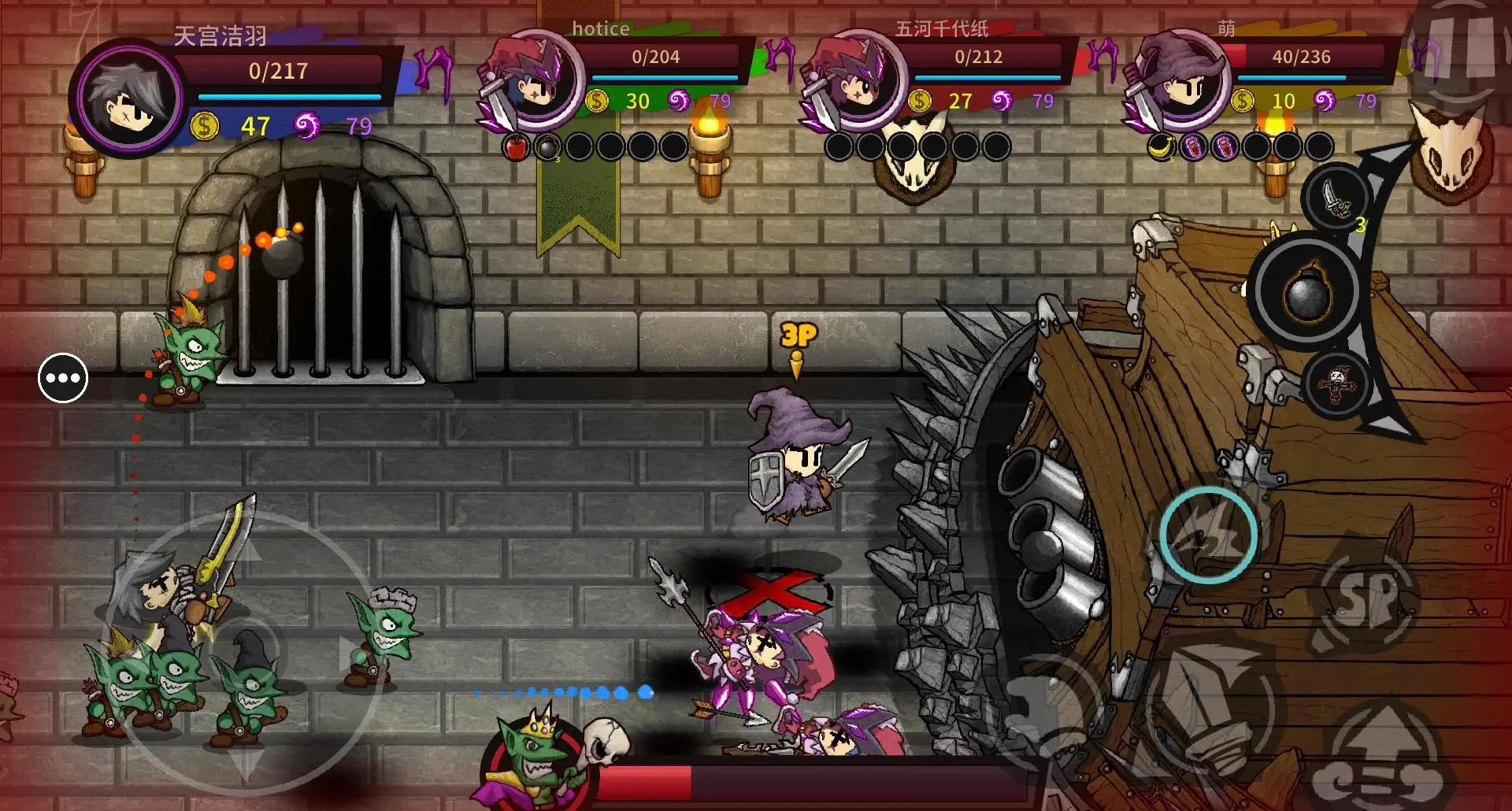Click the bomb in hotice's item slots
Image resolution: width=1512 pixels, height=811 pixels.
[x=547, y=146]
